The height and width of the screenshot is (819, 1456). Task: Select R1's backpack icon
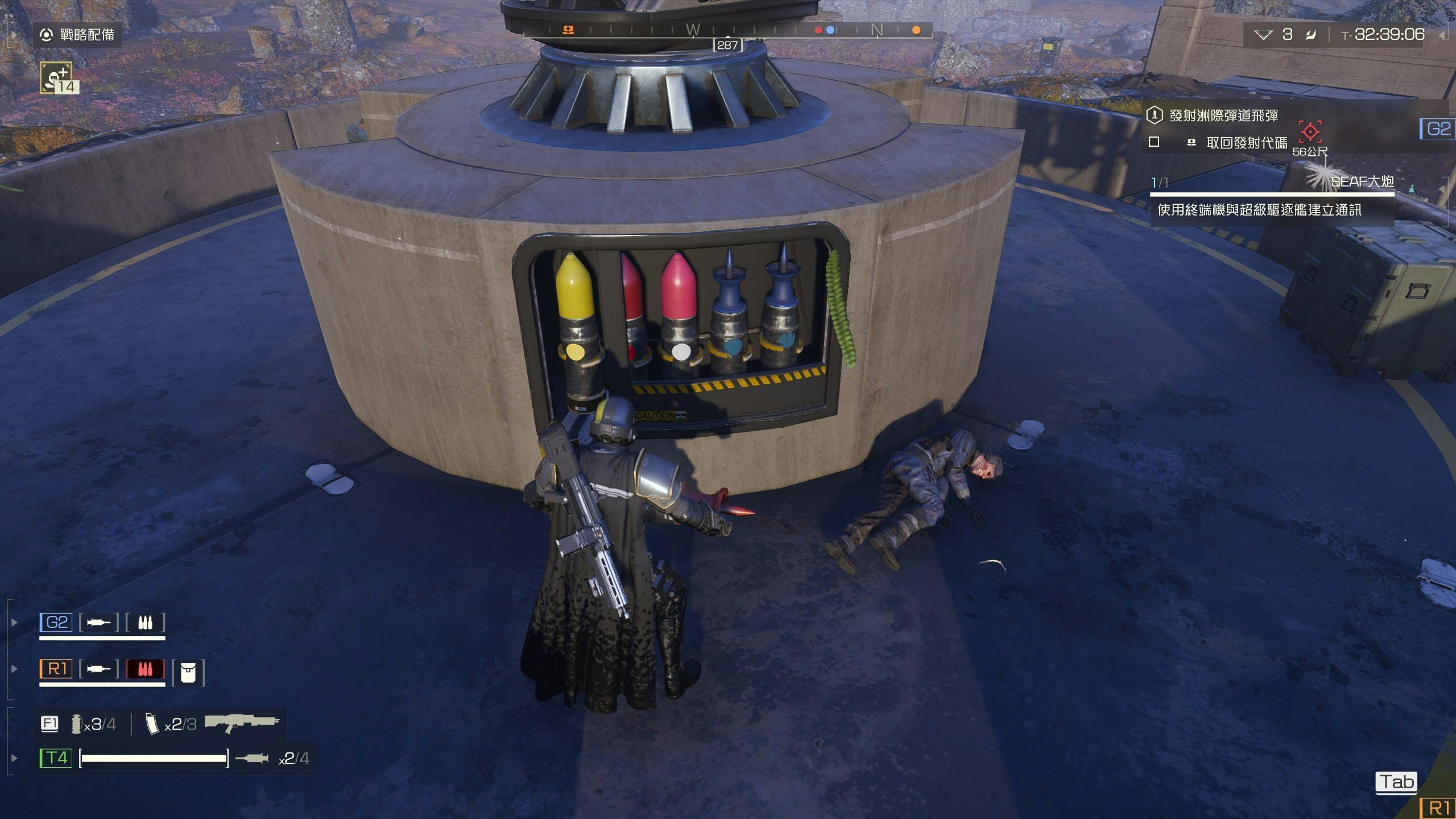click(x=188, y=673)
